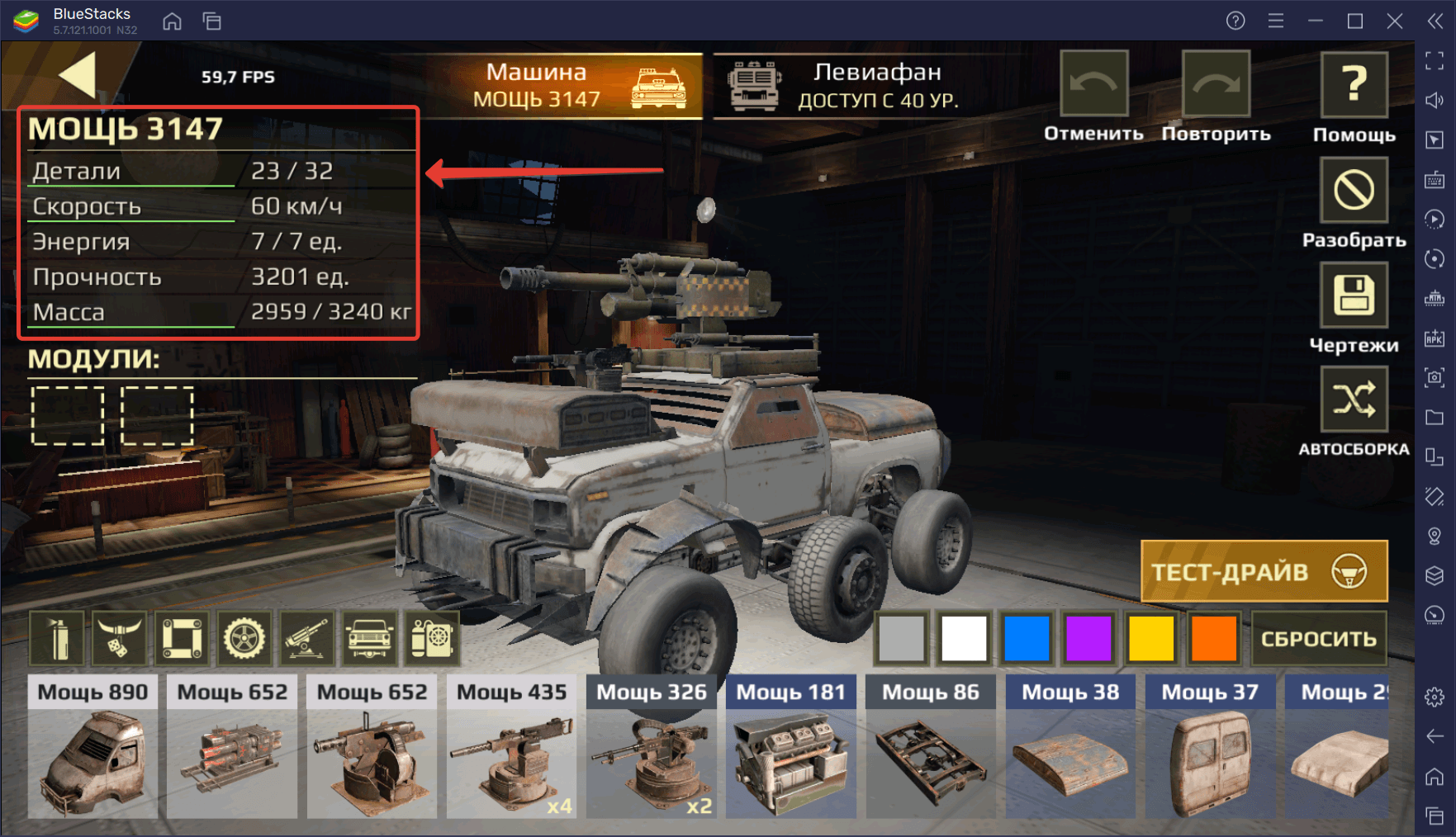Select the yellow paint swatch
The image size is (1456, 837).
(x=1151, y=638)
